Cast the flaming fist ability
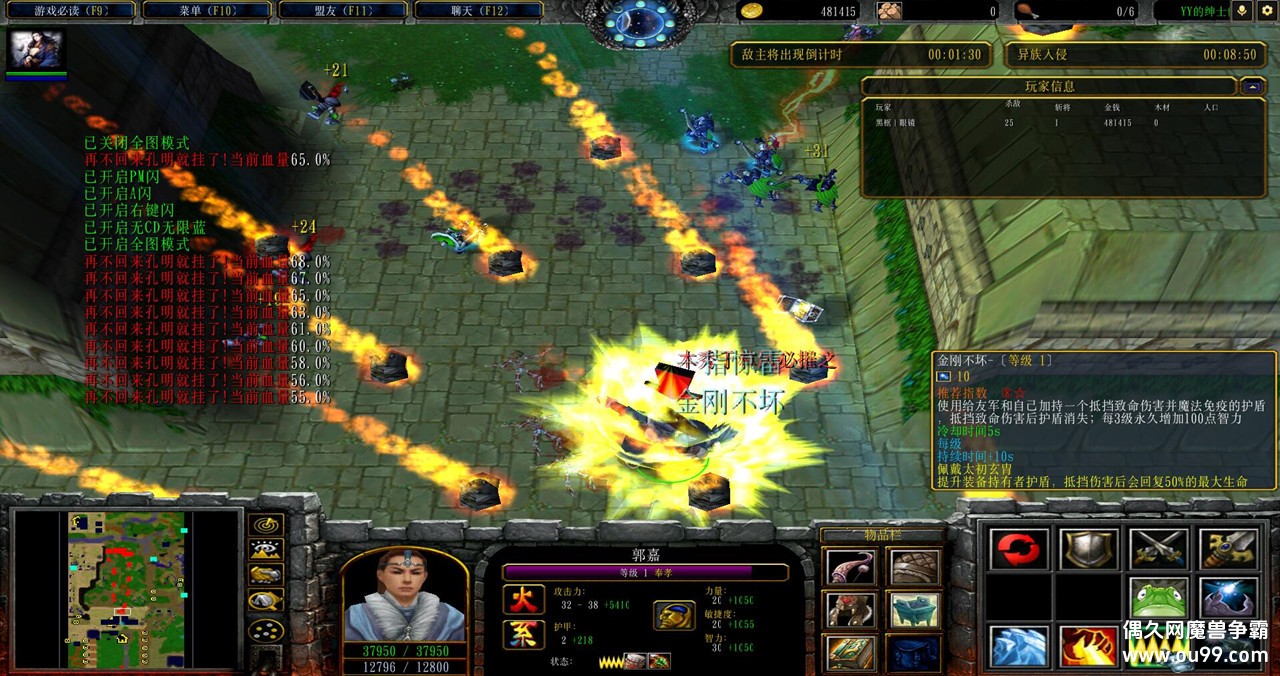 (x=1088, y=646)
